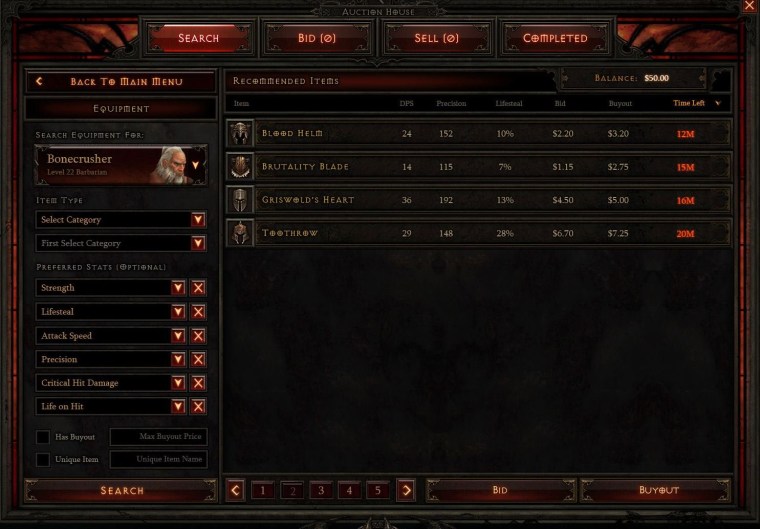Choose the Griswold's Heart listing
The image size is (760, 529).
pos(478,200)
